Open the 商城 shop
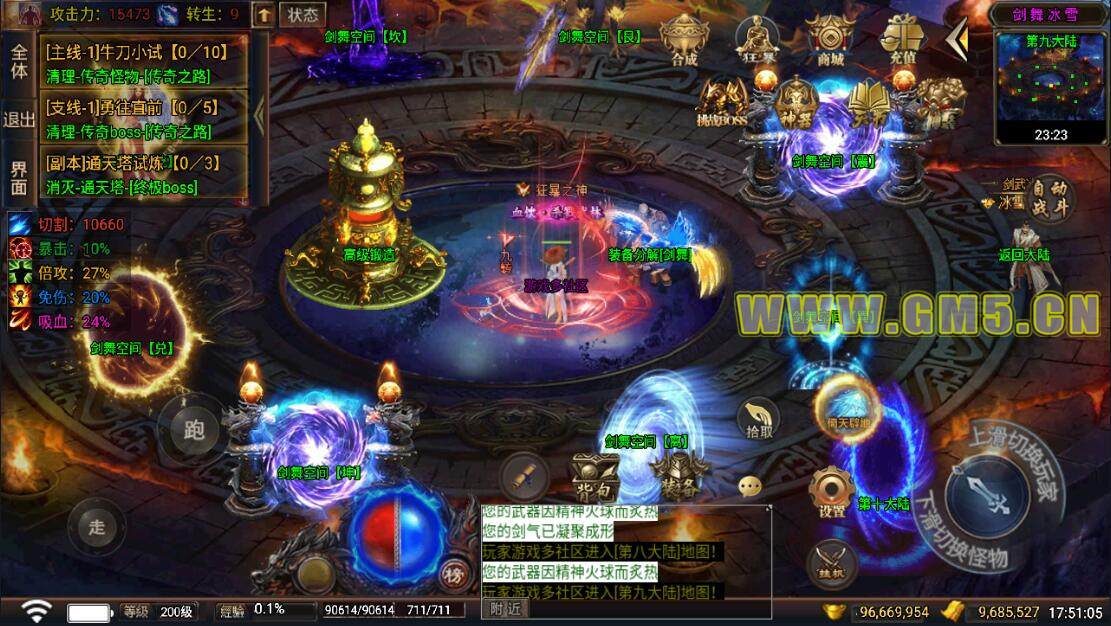The width and height of the screenshot is (1111, 626). click(x=830, y=41)
